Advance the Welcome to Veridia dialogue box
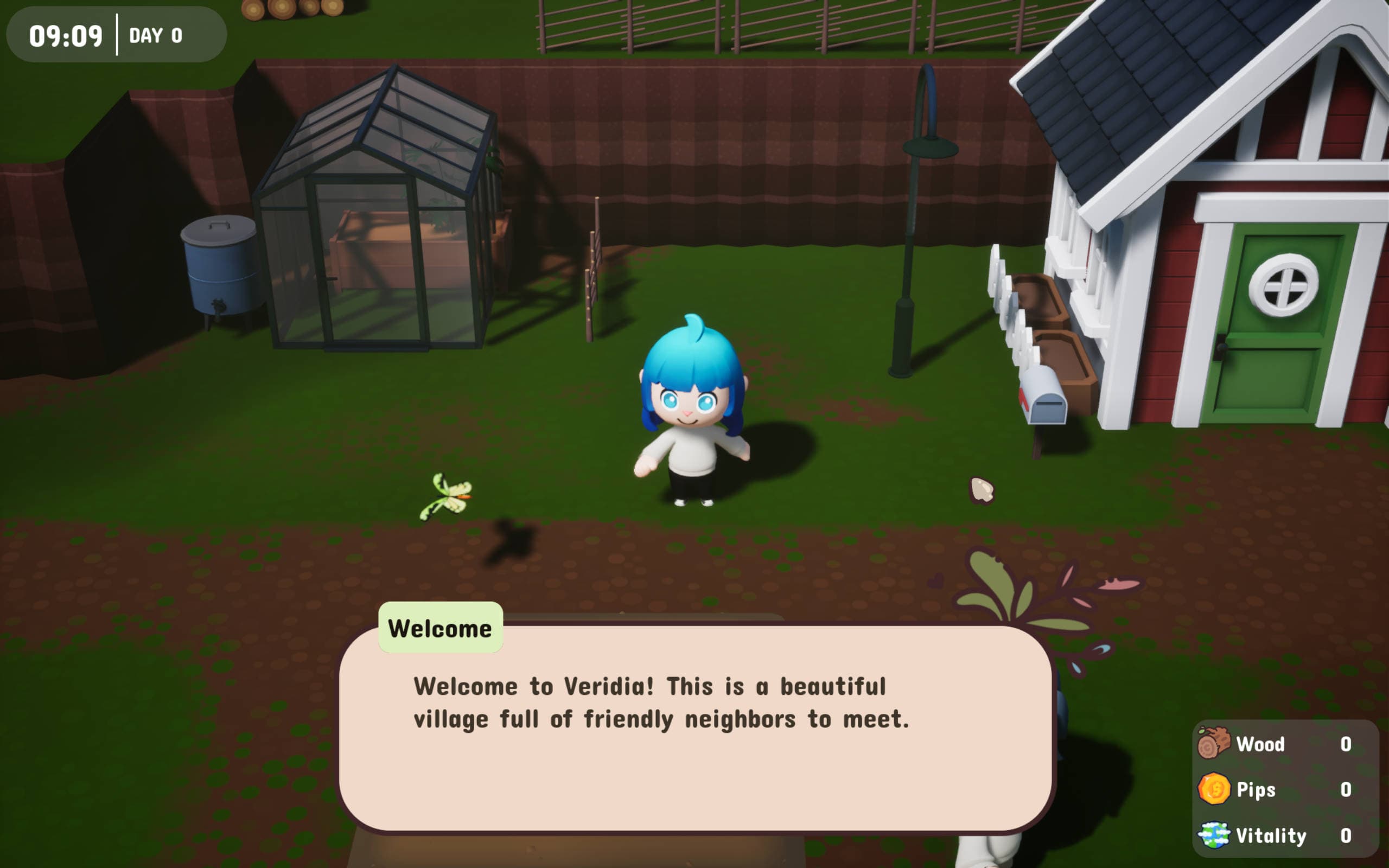This screenshot has height=868, width=1389. 694,727
